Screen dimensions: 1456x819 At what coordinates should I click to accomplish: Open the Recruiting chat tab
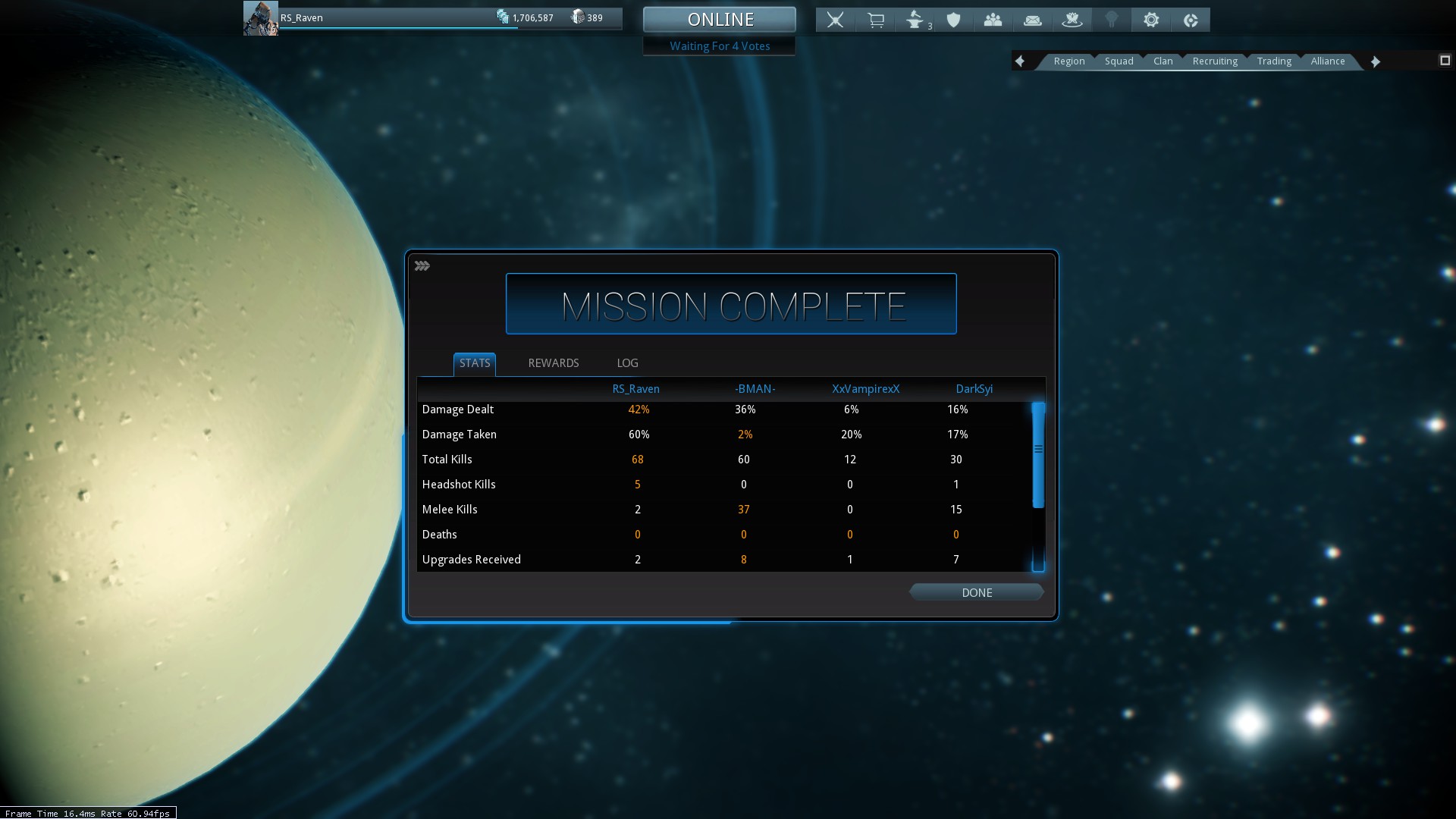(x=1214, y=61)
